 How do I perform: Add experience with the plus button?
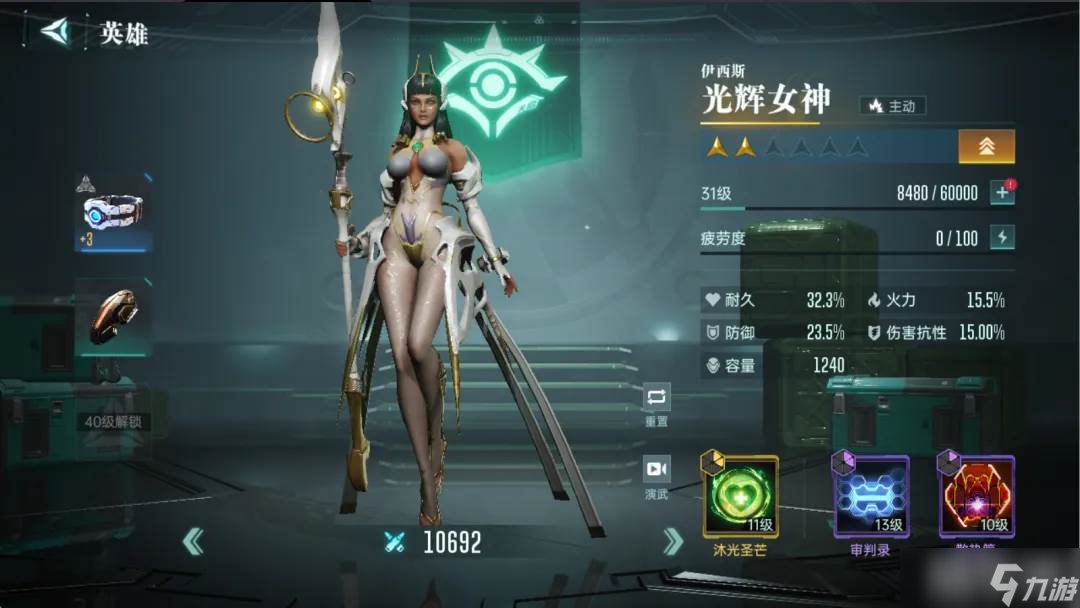point(1002,193)
